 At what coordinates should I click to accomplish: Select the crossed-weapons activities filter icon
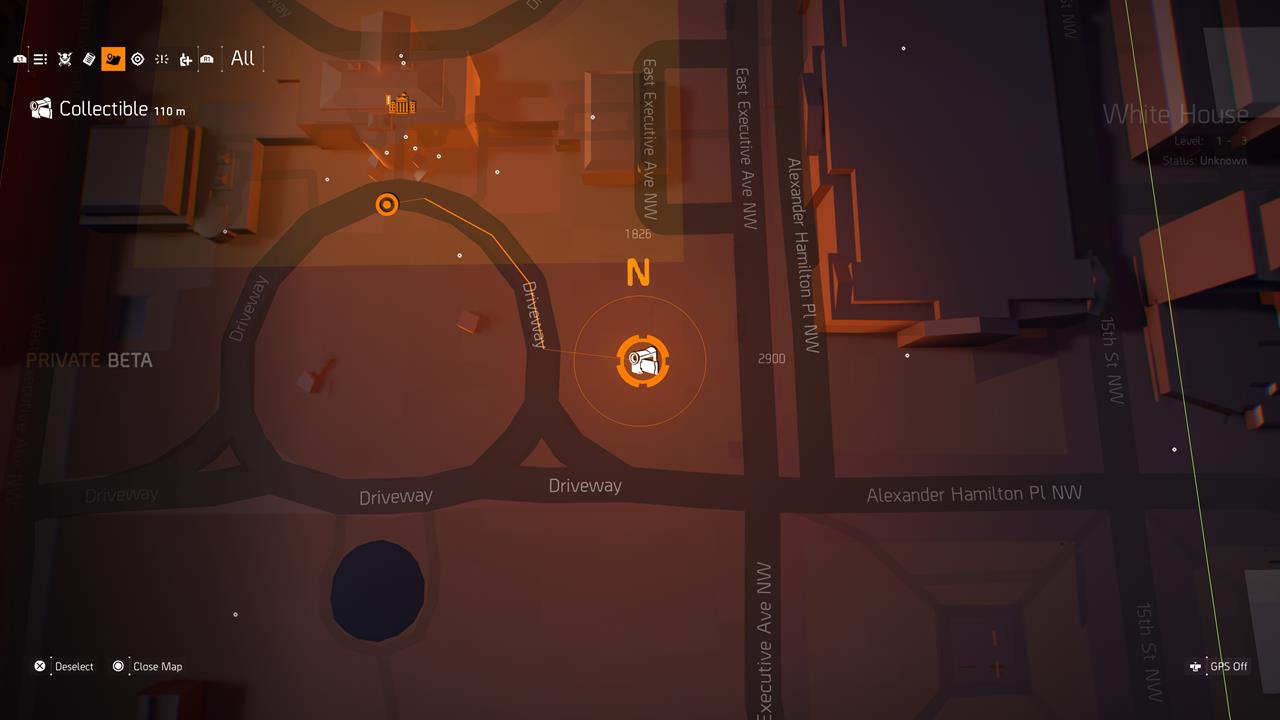pos(65,58)
